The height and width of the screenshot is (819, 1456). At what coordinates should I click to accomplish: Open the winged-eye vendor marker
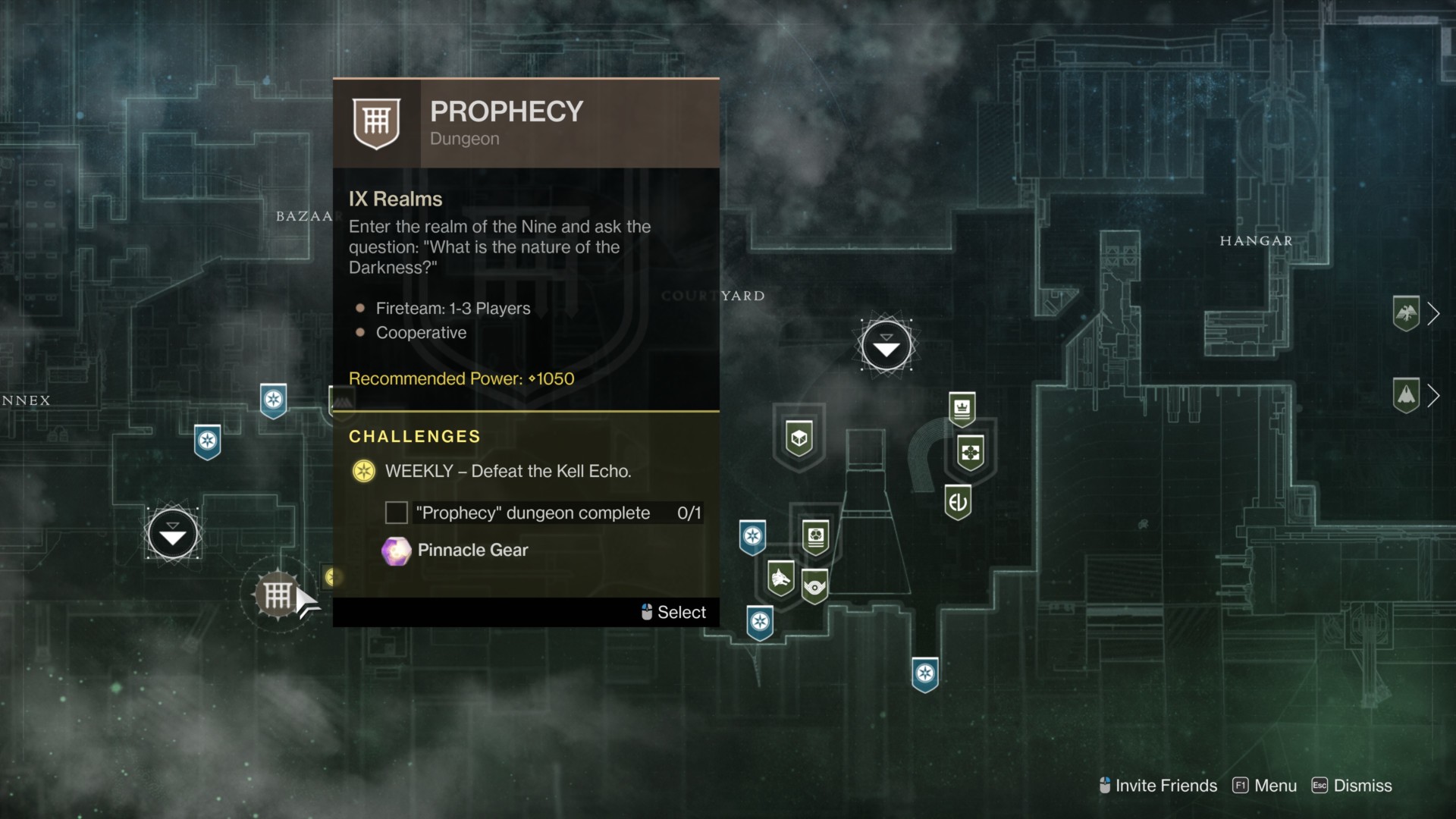814,586
